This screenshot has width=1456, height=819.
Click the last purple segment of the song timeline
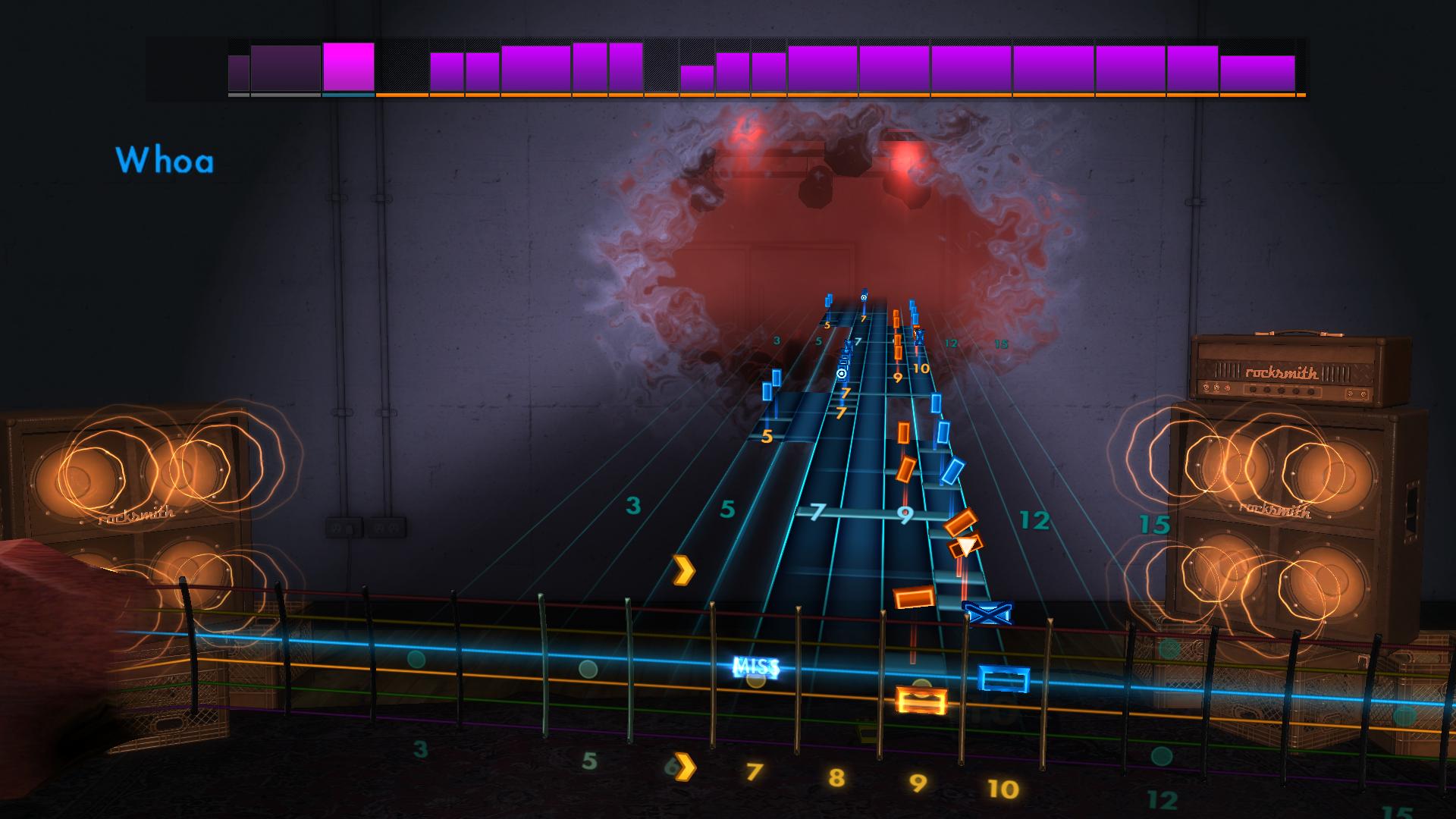pos(1259,72)
